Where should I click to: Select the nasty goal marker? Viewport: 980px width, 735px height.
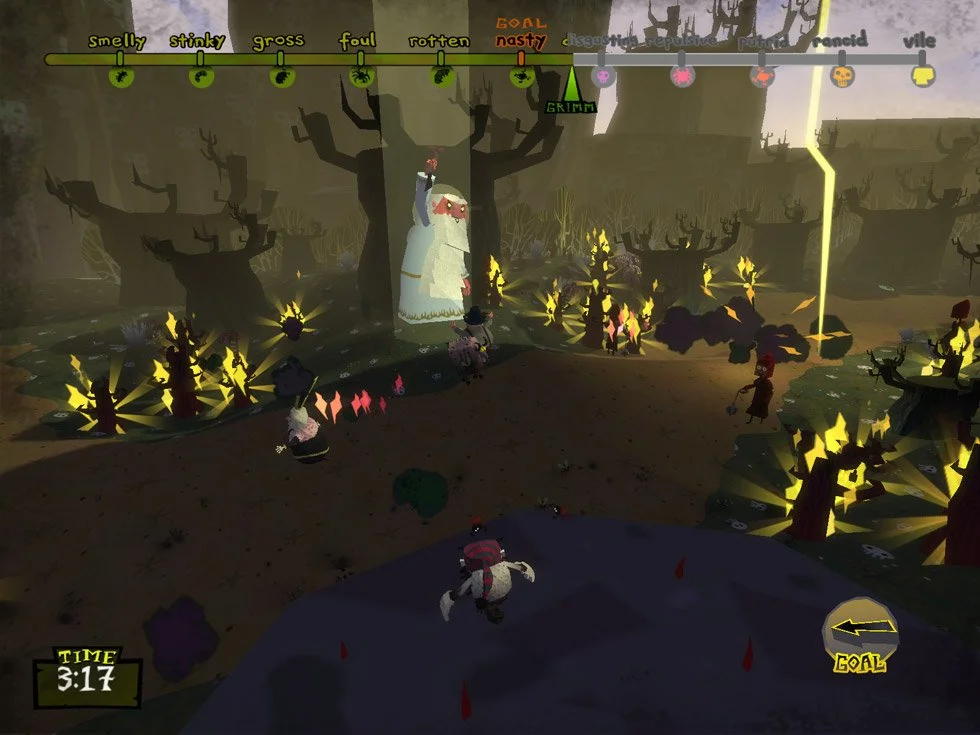521,76
